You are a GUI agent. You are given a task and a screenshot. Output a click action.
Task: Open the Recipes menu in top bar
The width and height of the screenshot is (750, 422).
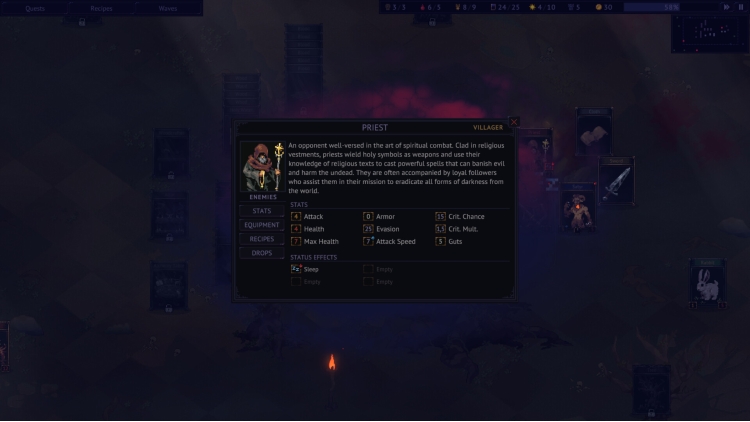point(101,8)
